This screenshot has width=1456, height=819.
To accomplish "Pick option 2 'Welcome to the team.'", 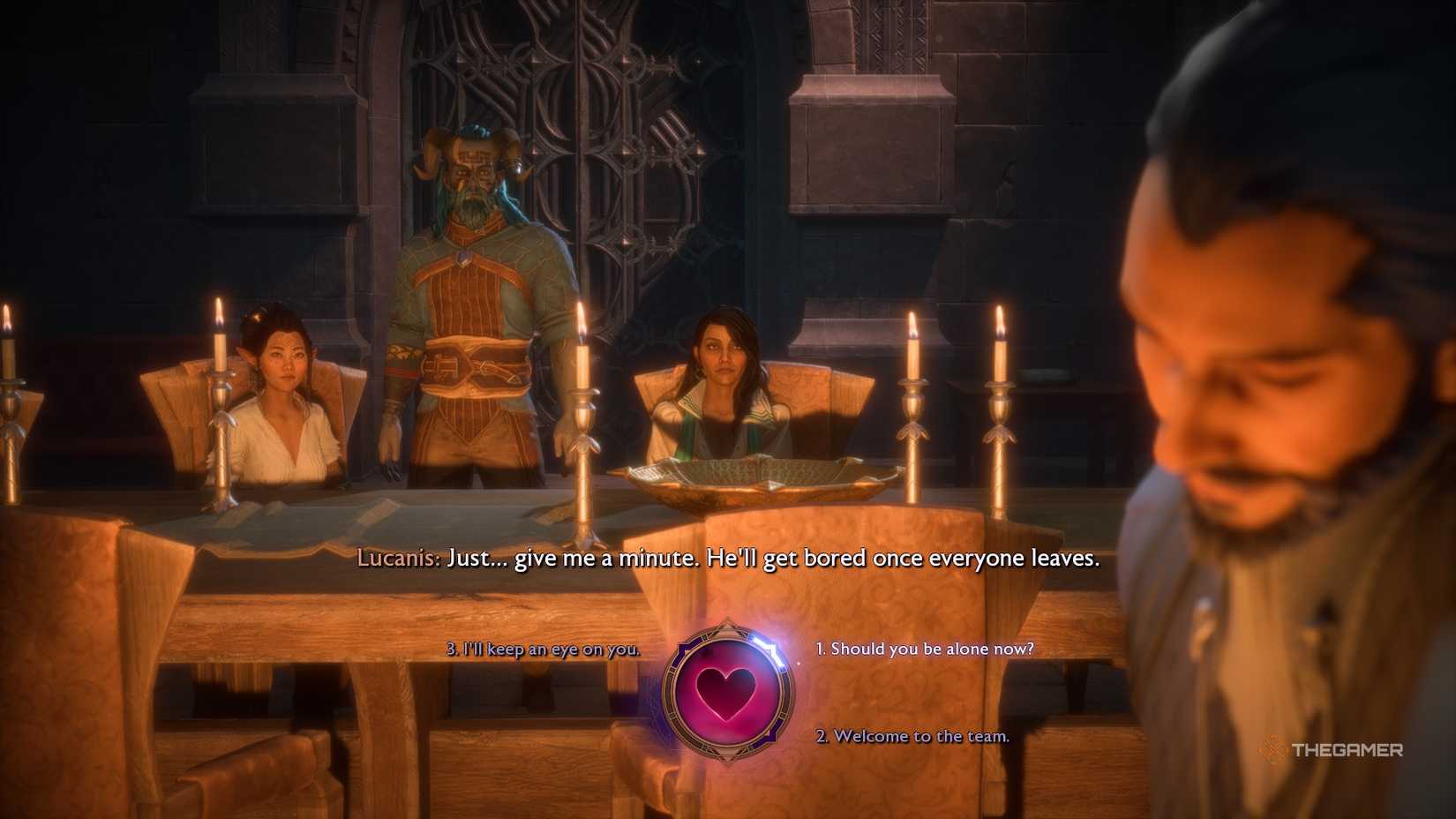I will (x=913, y=735).
